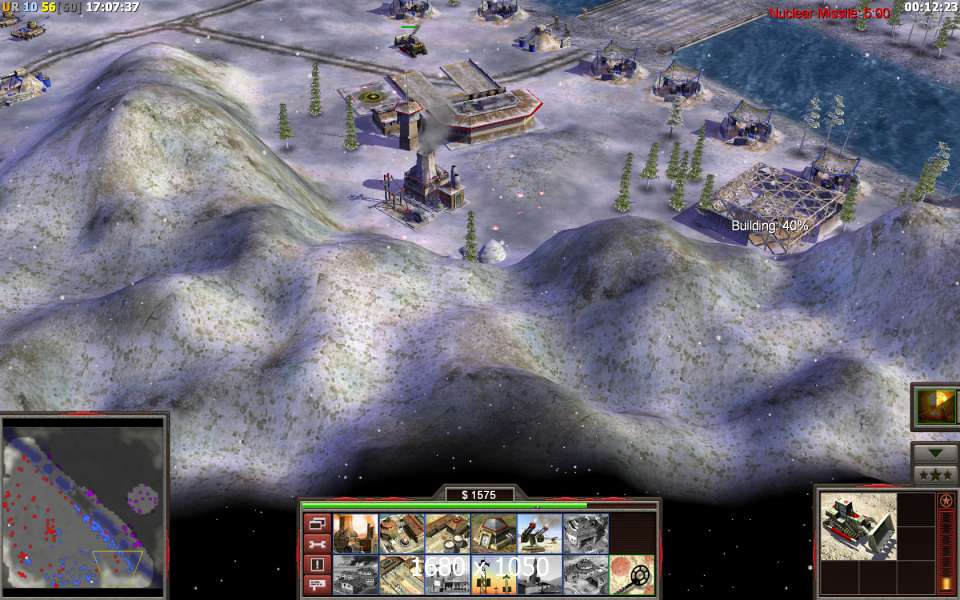Click the exclamation mark button
960x600 pixels.
317,565
